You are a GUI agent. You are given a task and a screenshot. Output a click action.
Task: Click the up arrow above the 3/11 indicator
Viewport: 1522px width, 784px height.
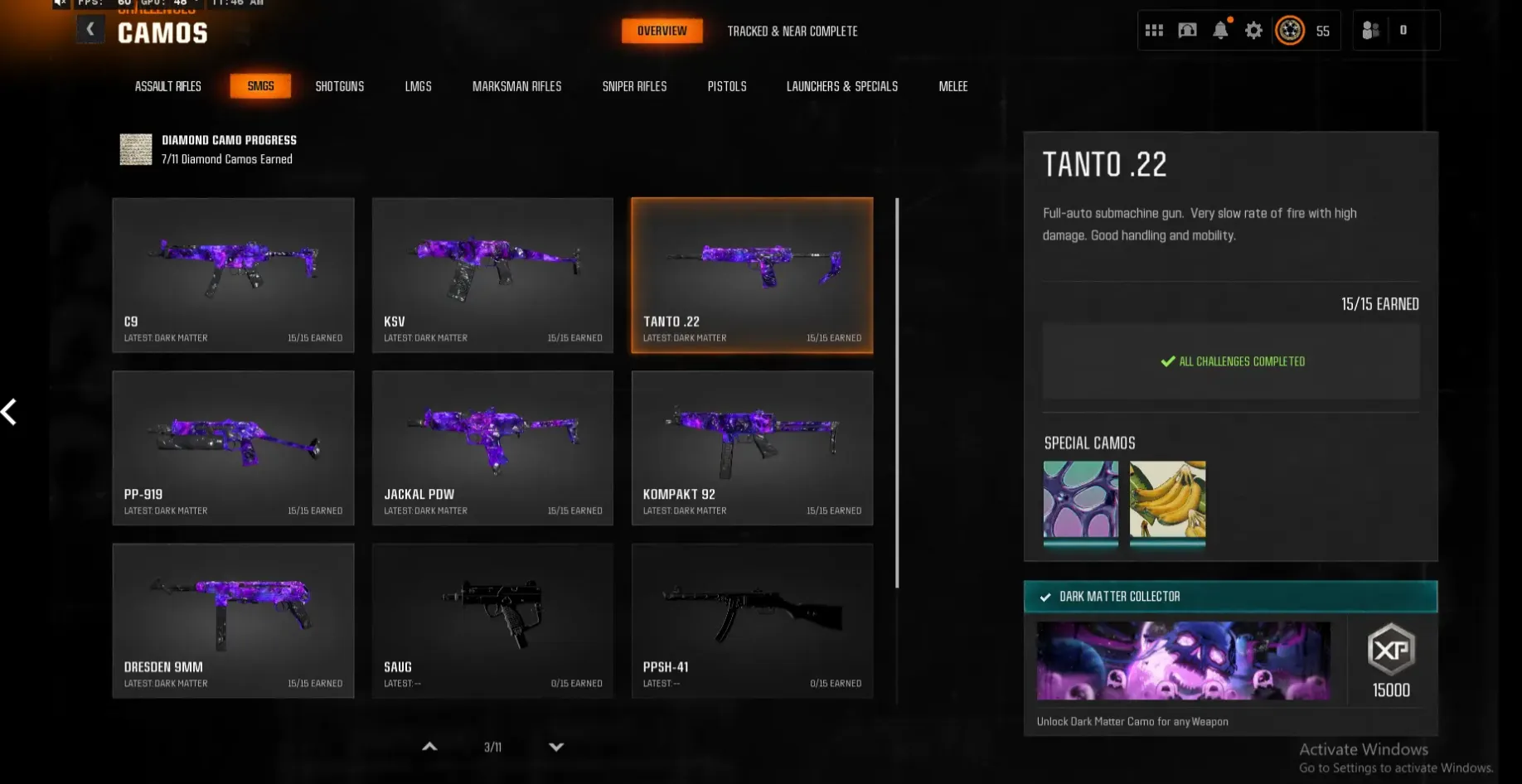click(x=429, y=747)
